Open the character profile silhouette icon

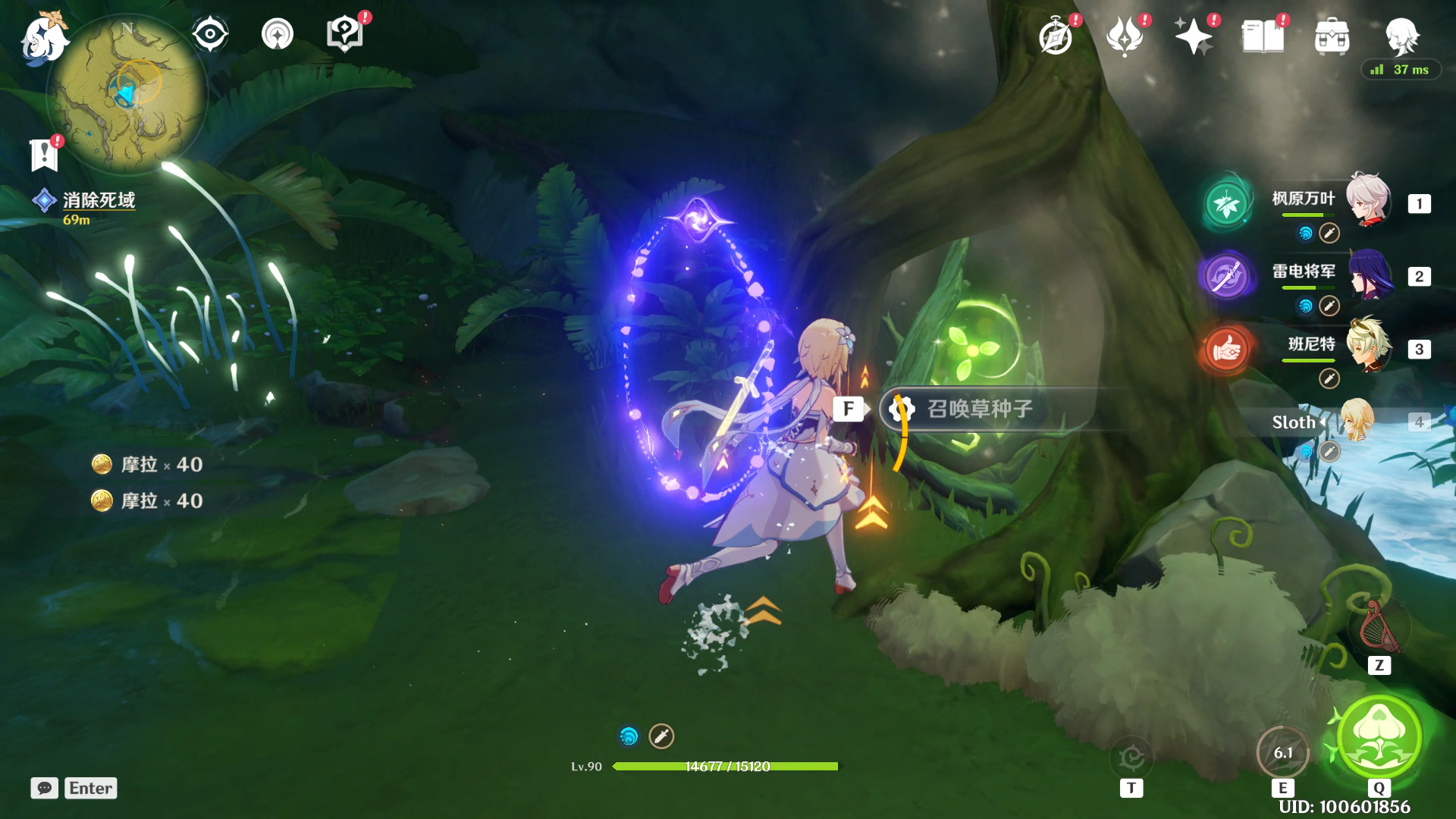click(1401, 36)
